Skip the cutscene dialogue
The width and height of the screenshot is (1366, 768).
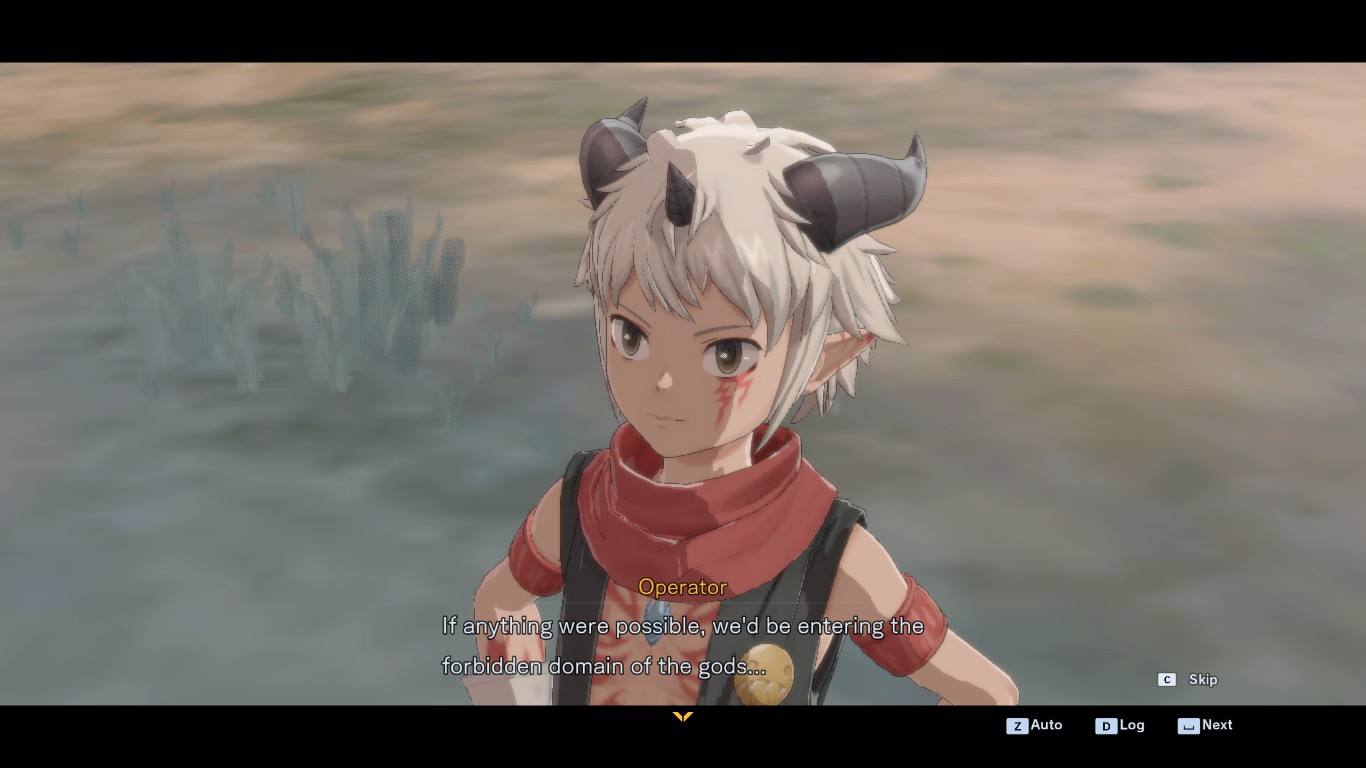click(x=1189, y=680)
